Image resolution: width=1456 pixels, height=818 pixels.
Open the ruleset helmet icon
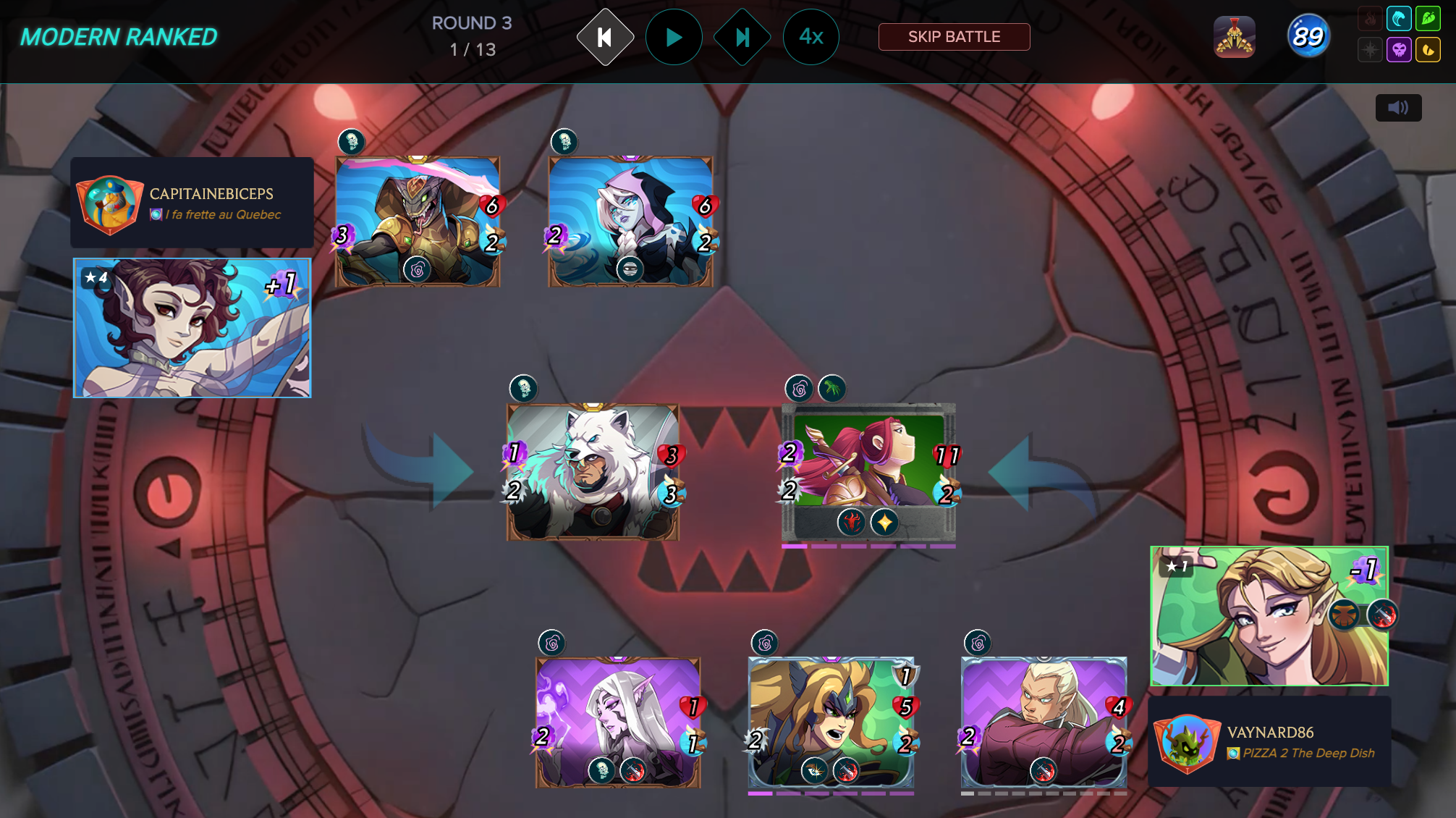click(1235, 37)
